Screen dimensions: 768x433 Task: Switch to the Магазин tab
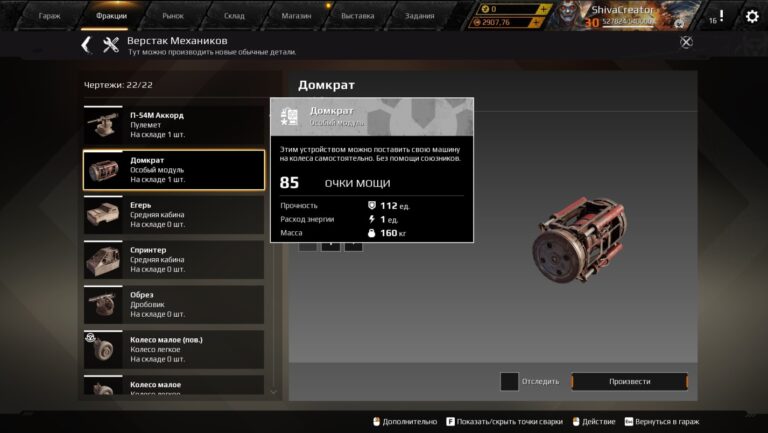tap(296, 16)
